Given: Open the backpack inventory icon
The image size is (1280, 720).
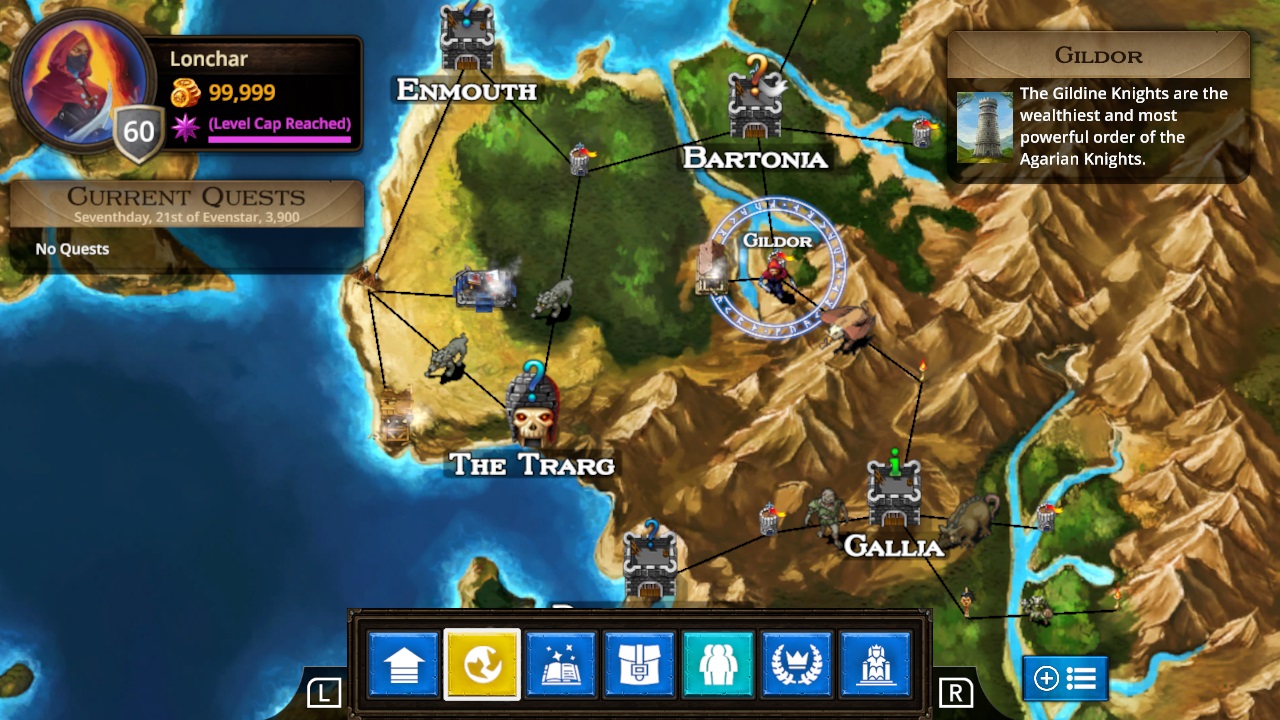Looking at the screenshot, I should [x=639, y=664].
